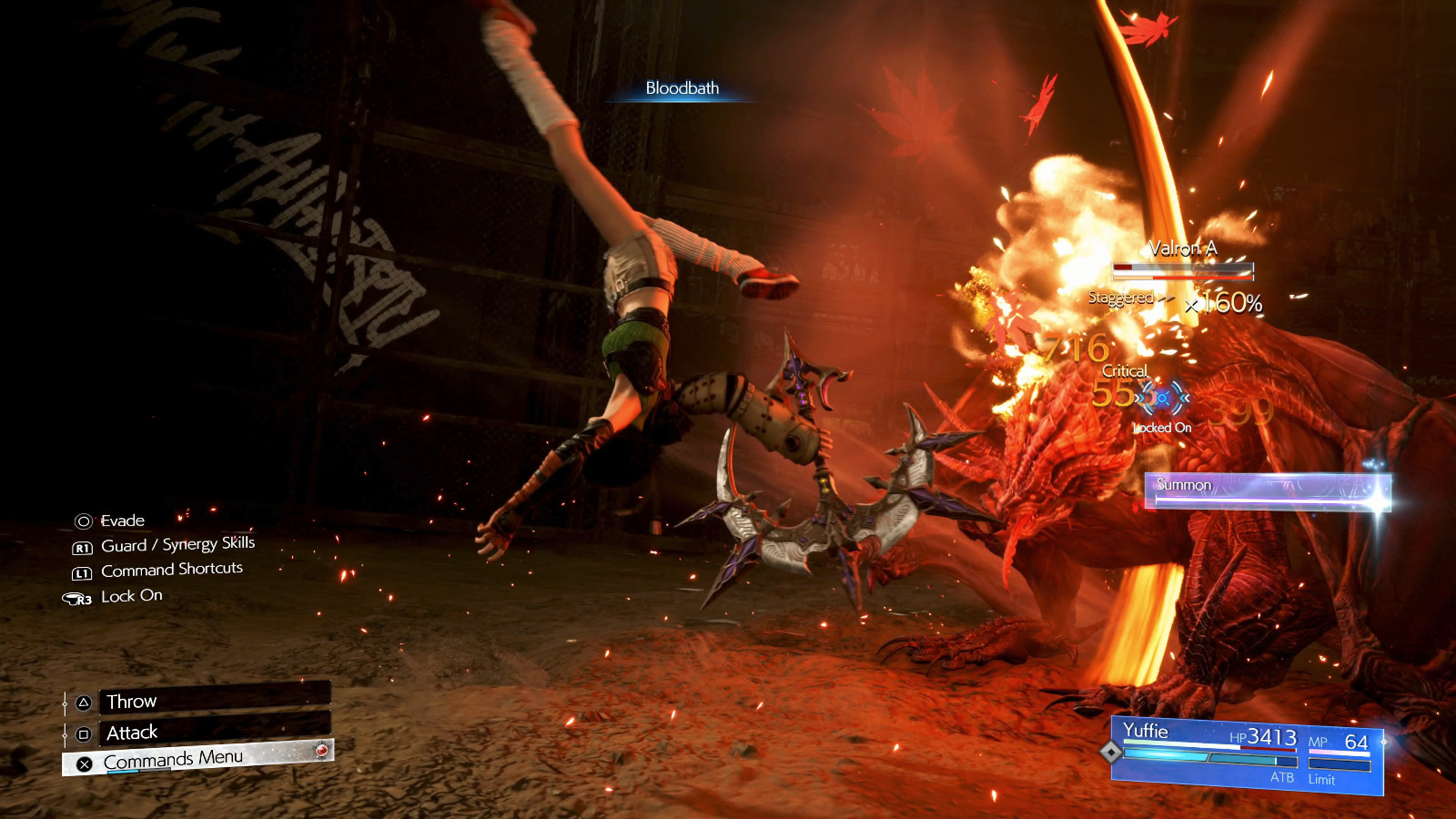Activate the Summon gauge bar
This screenshot has height=819, width=1456.
(1265, 490)
